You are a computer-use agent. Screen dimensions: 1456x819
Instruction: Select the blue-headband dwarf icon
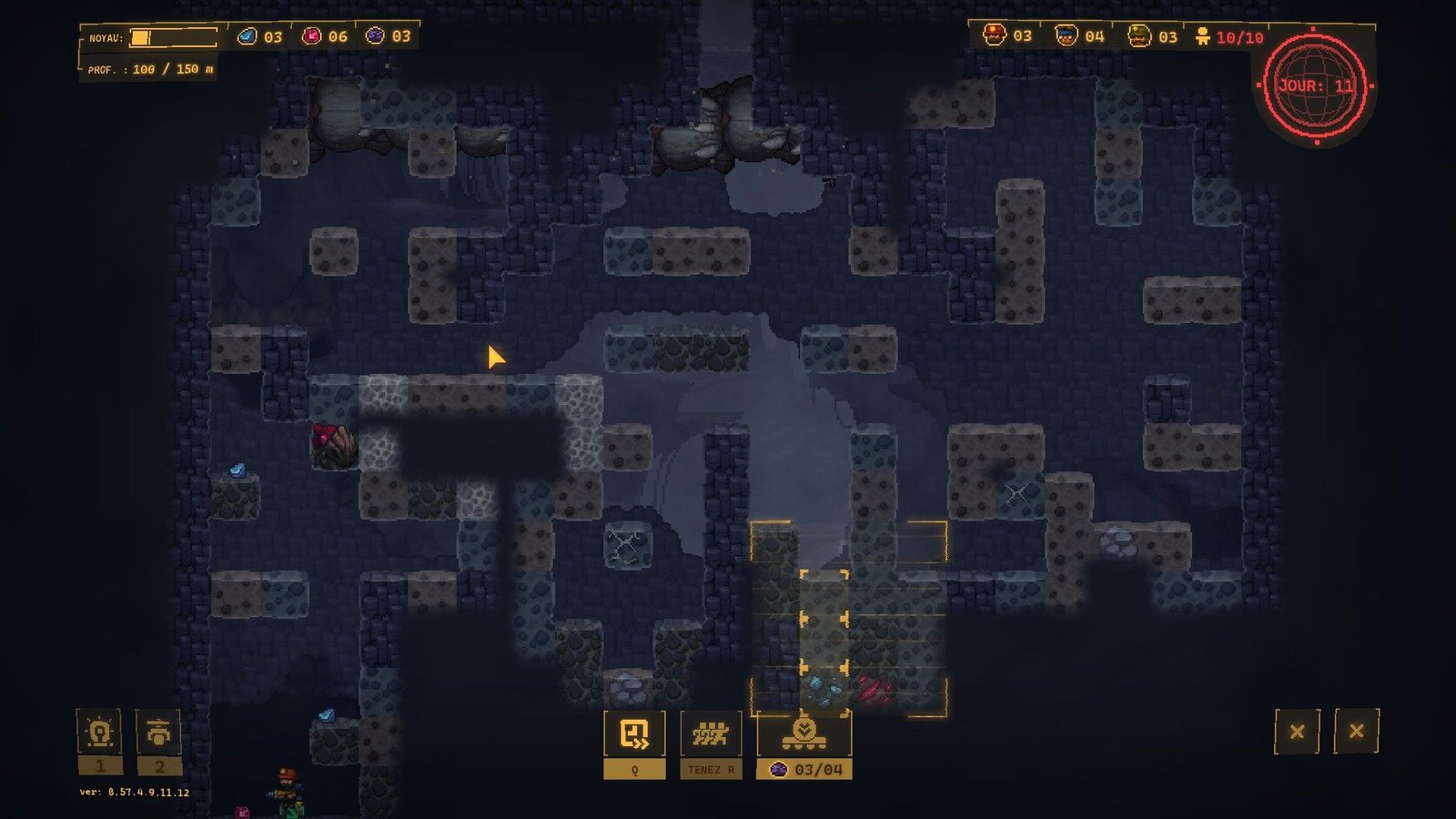pos(1066,35)
